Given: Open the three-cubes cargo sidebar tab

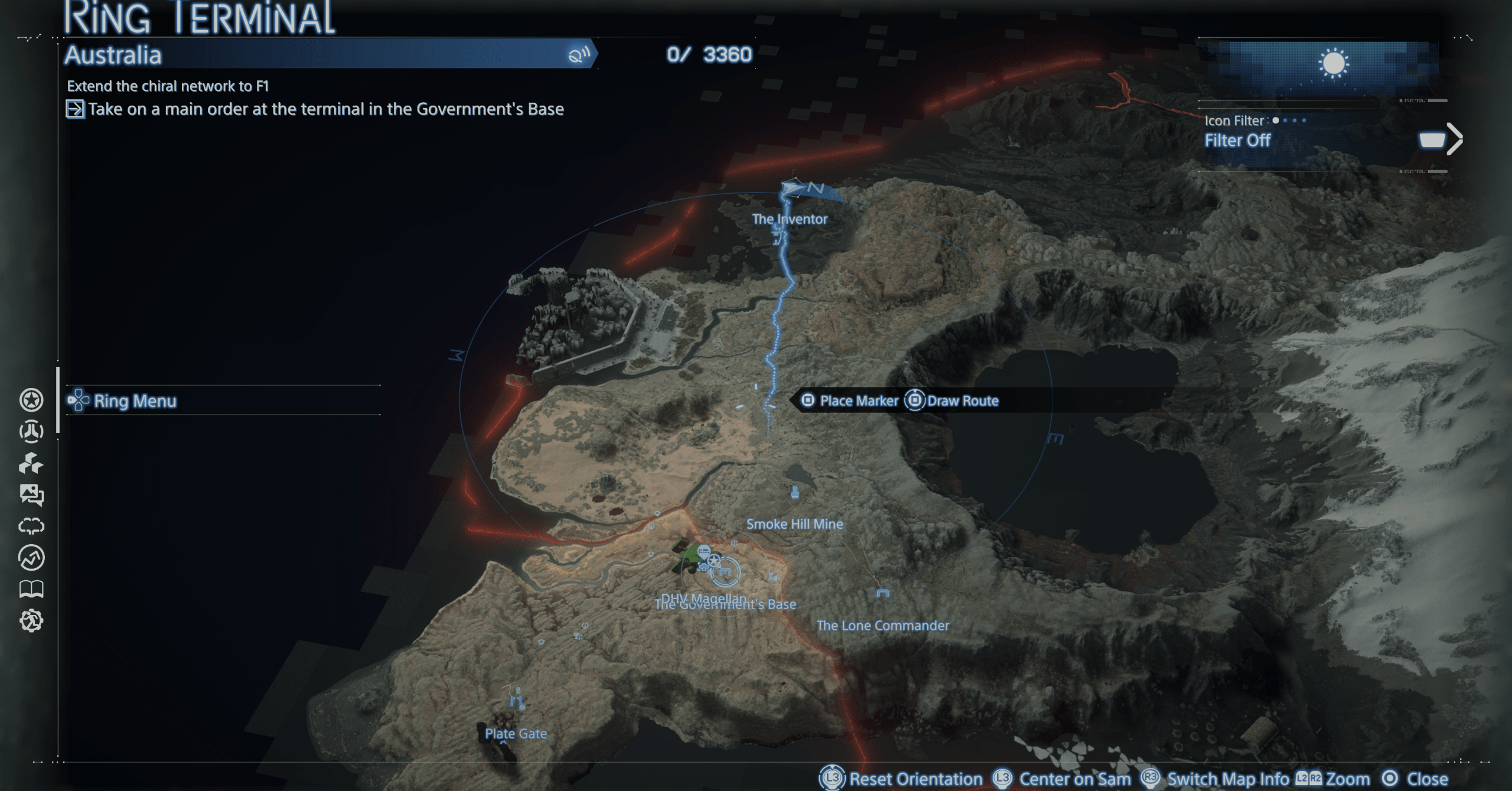Looking at the screenshot, I should (31, 463).
